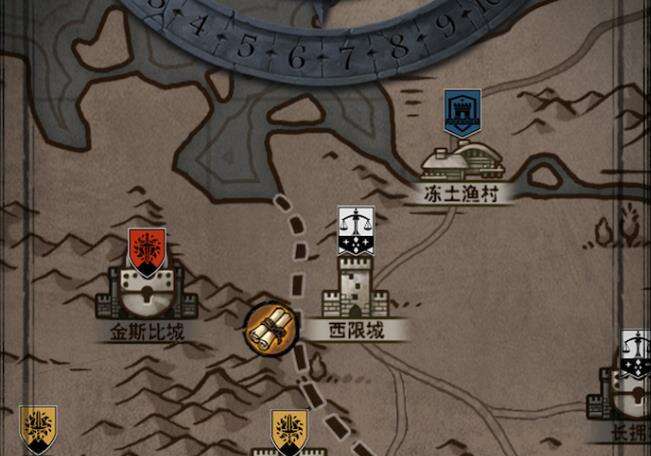The height and width of the screenshot is (456, 651).
Task: Open the golden scroll map marker
Action: pyautogui.click(x=270, y=326)
